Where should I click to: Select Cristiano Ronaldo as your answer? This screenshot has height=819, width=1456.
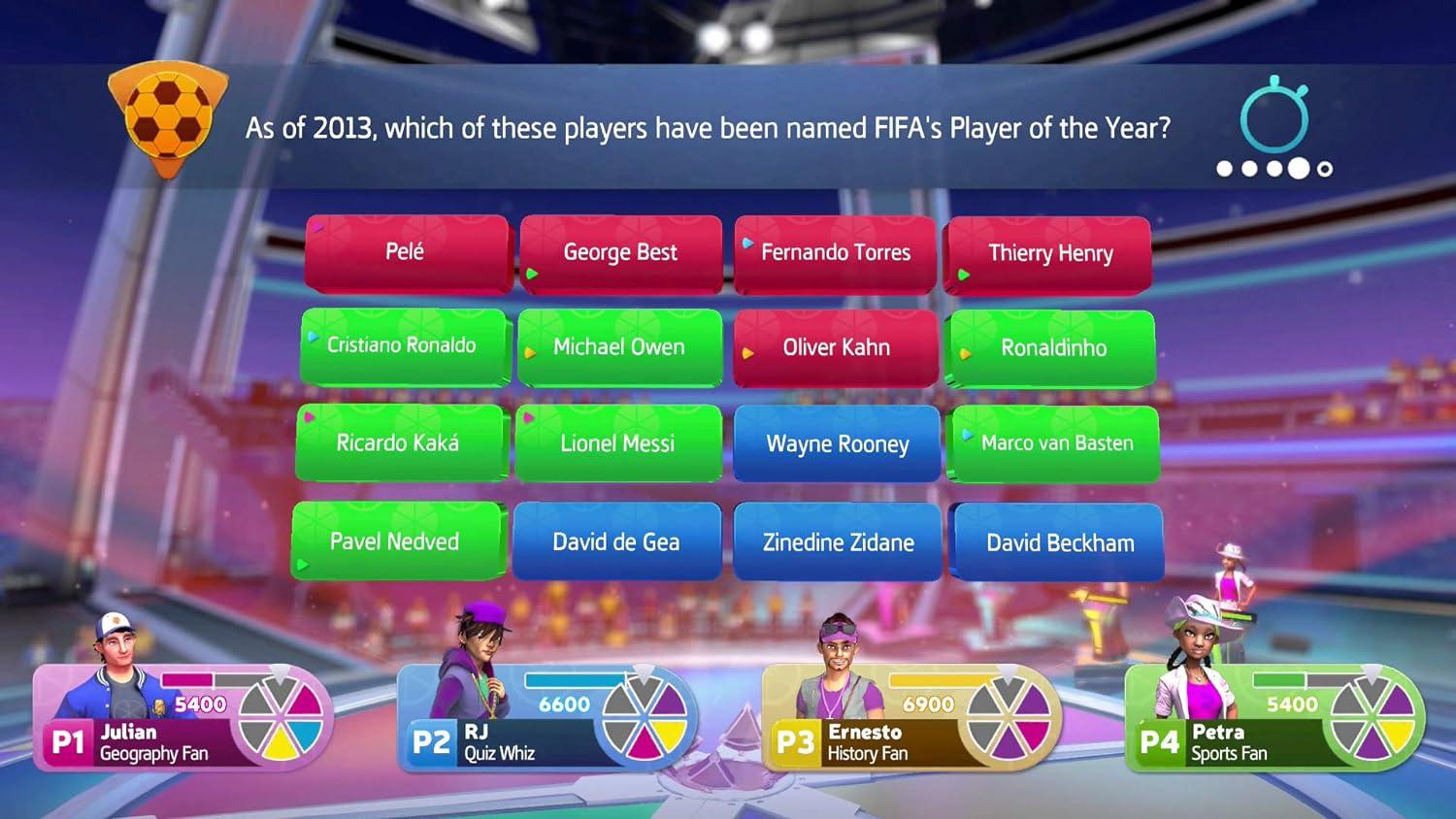point(404,345)
